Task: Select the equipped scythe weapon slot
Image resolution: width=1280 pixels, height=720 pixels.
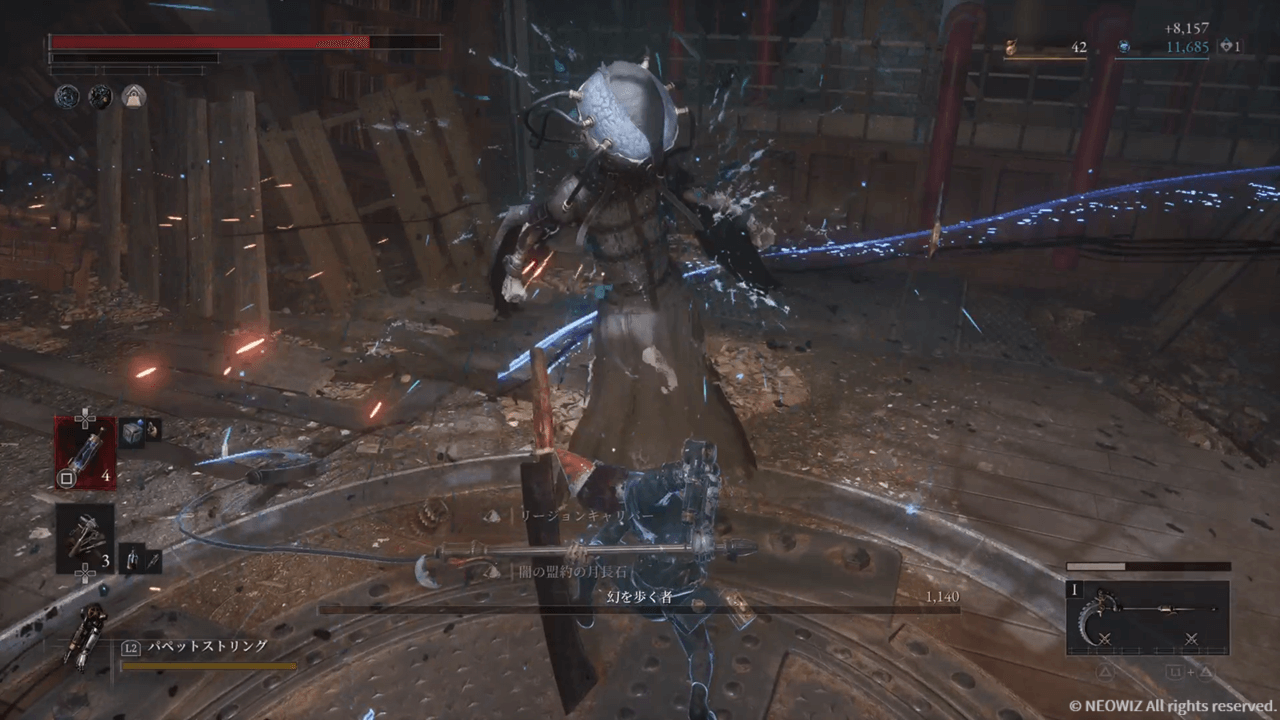Action: click(1147, 617)
